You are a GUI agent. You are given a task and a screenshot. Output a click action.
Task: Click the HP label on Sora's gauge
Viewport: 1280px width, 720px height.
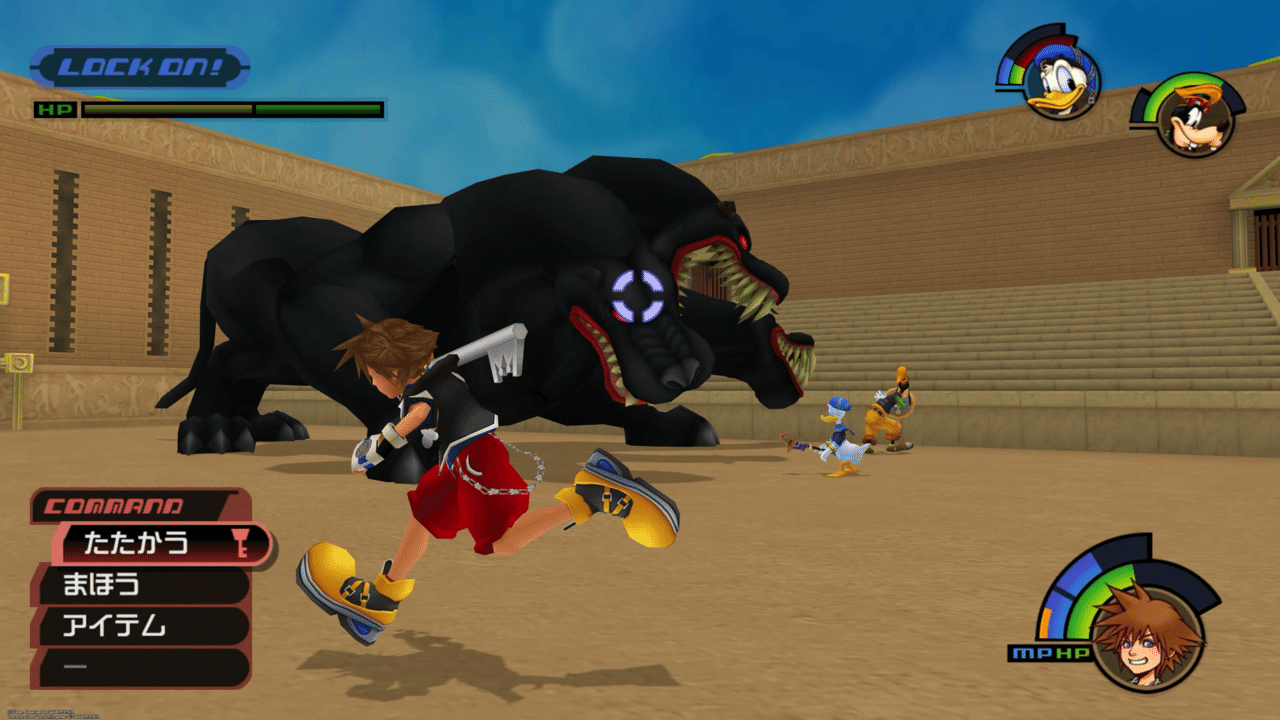point(1072,651)
